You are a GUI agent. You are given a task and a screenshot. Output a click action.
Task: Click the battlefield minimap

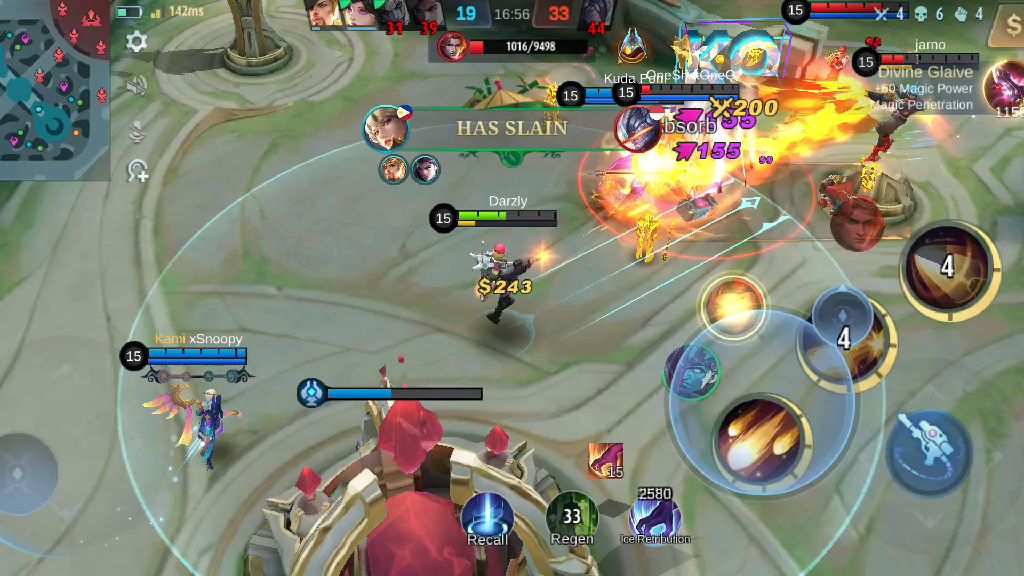pos(55,90)
